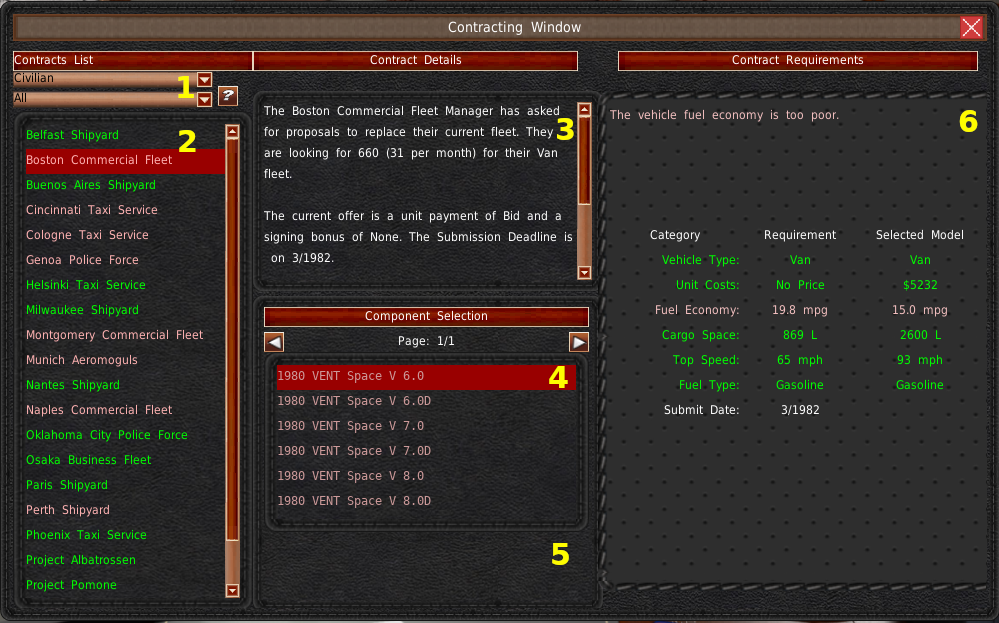This screenshot has height=623, width=999.
Task: Pick the Munich Aeromoguls contract
Action: pyautogui.click(x=82, y=360)
